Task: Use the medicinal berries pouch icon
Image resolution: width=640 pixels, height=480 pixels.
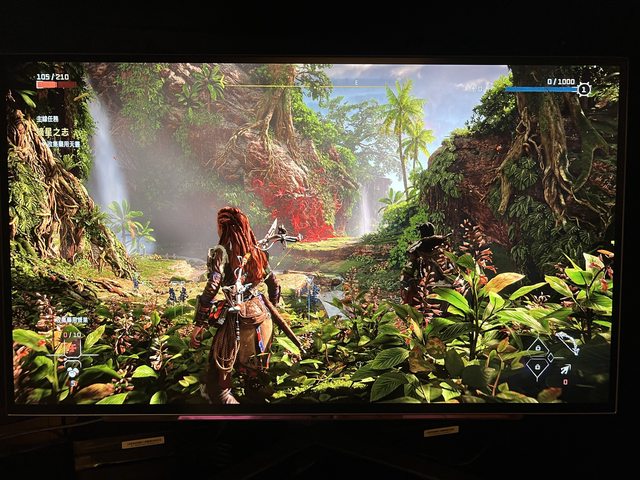Action: tap(72, 369)
